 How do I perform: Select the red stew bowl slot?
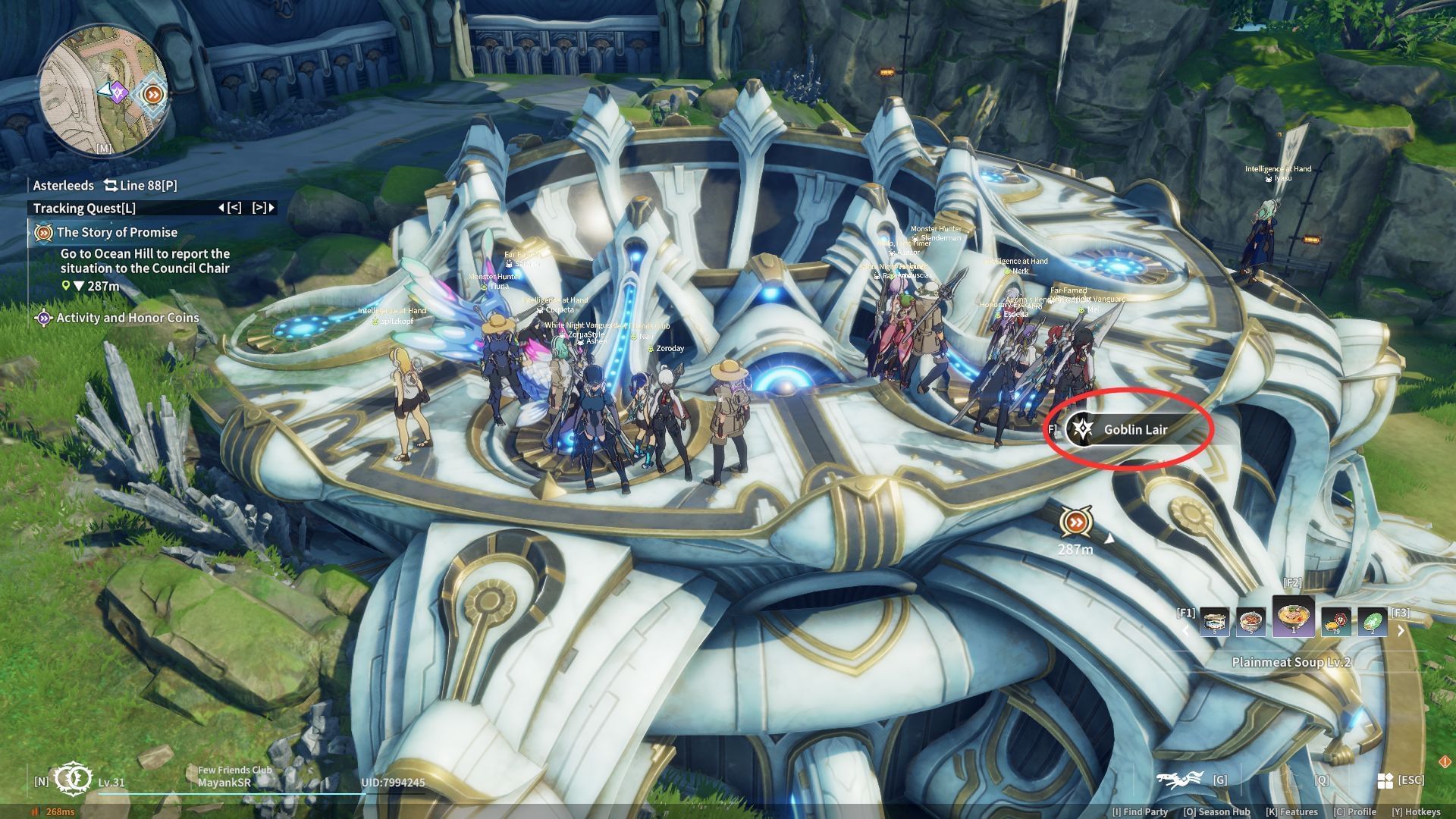(1250, 623)
